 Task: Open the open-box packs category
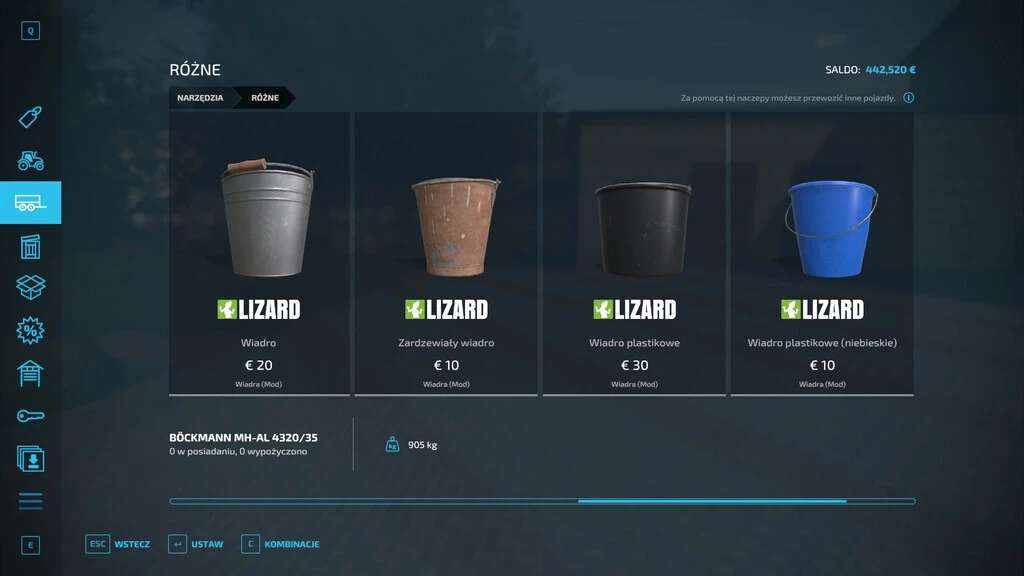pyautogui.click(x=30, y=288)
